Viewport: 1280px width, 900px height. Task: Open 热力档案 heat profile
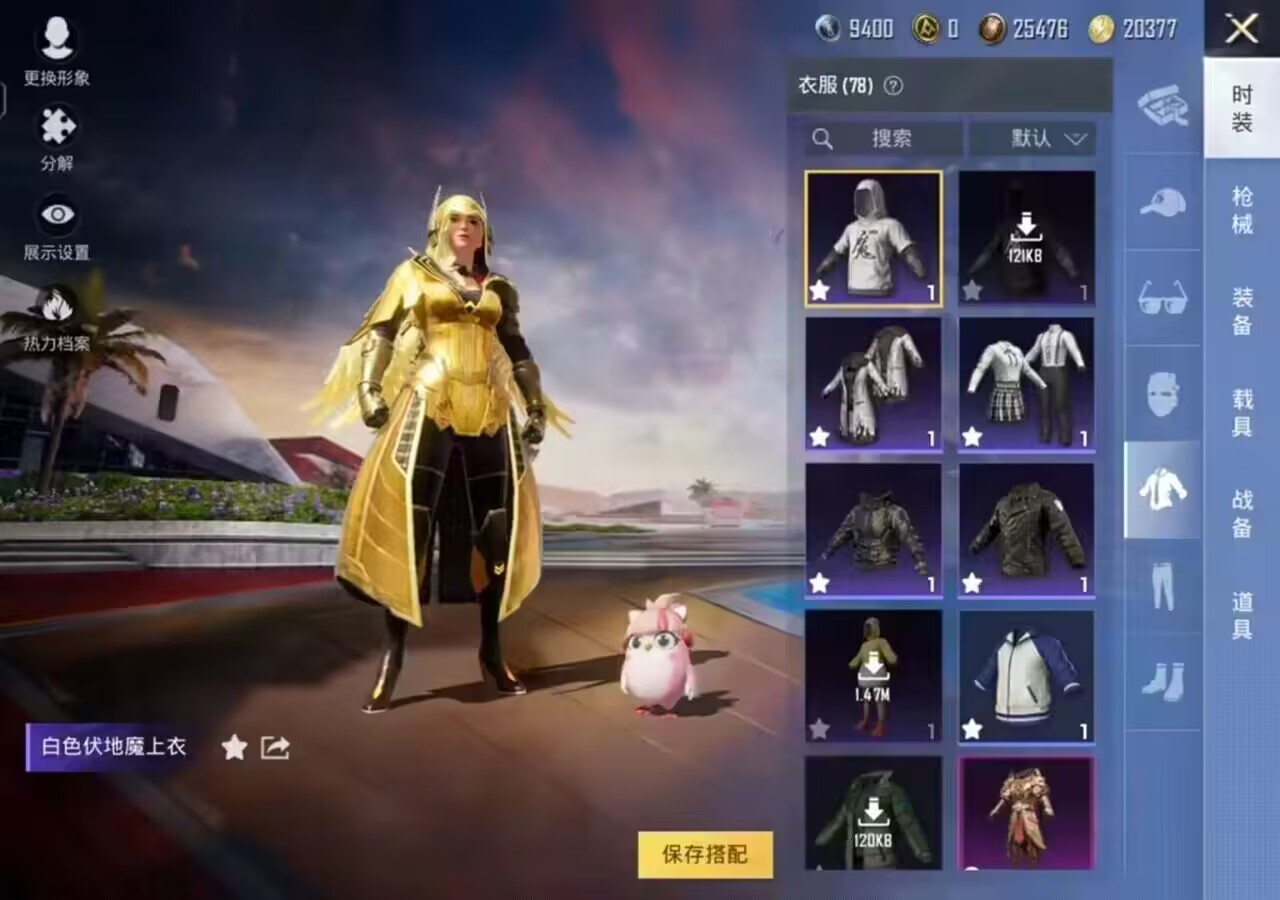(57, 318)
